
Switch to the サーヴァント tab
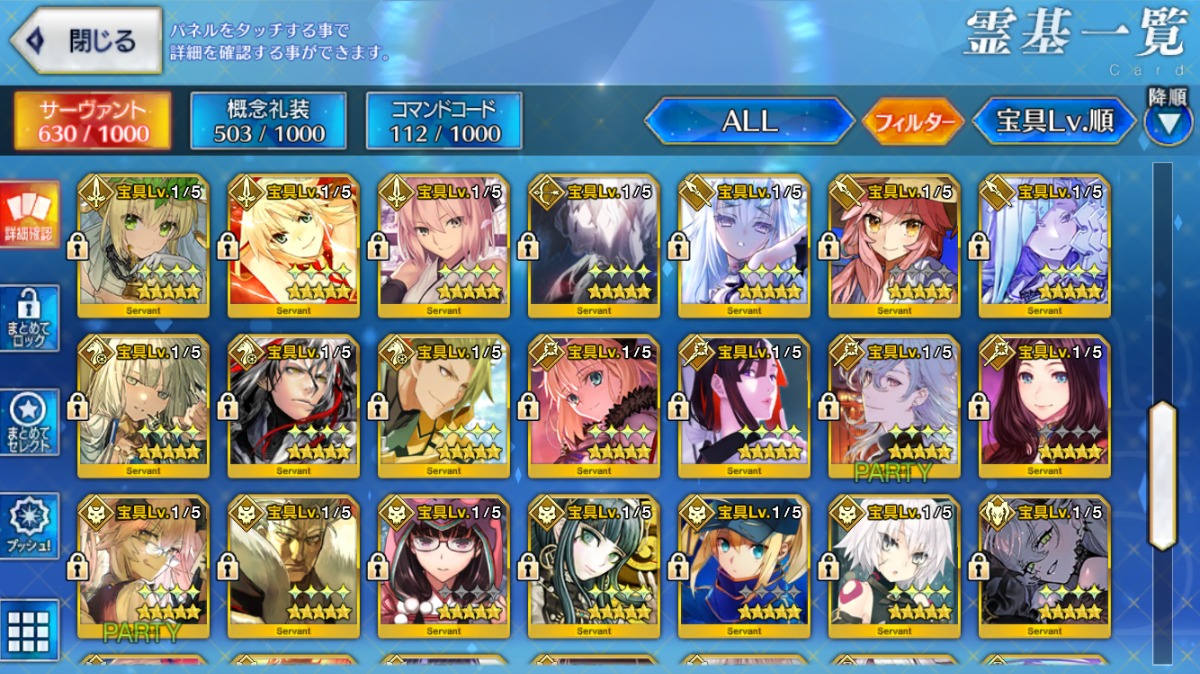(92, 121)
